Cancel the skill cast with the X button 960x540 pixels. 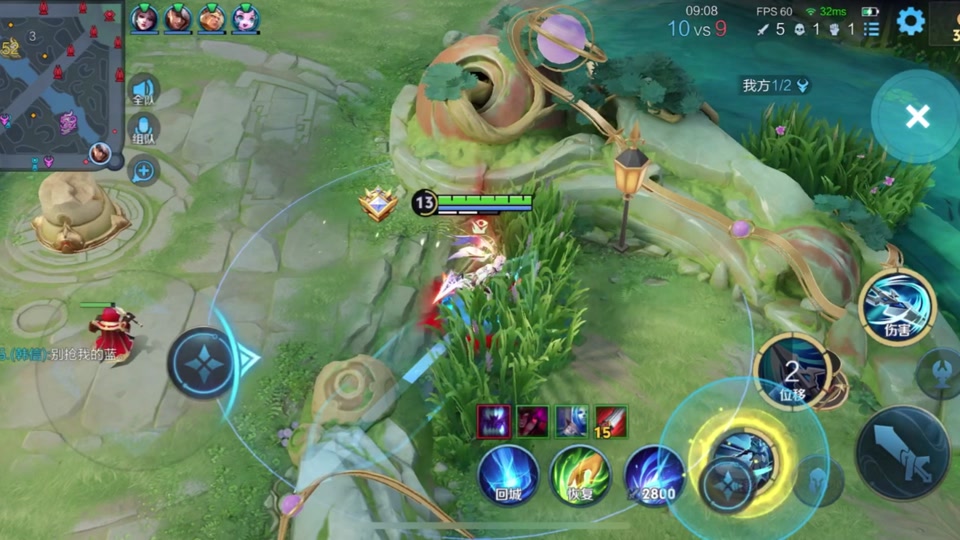tap(917, 117)
